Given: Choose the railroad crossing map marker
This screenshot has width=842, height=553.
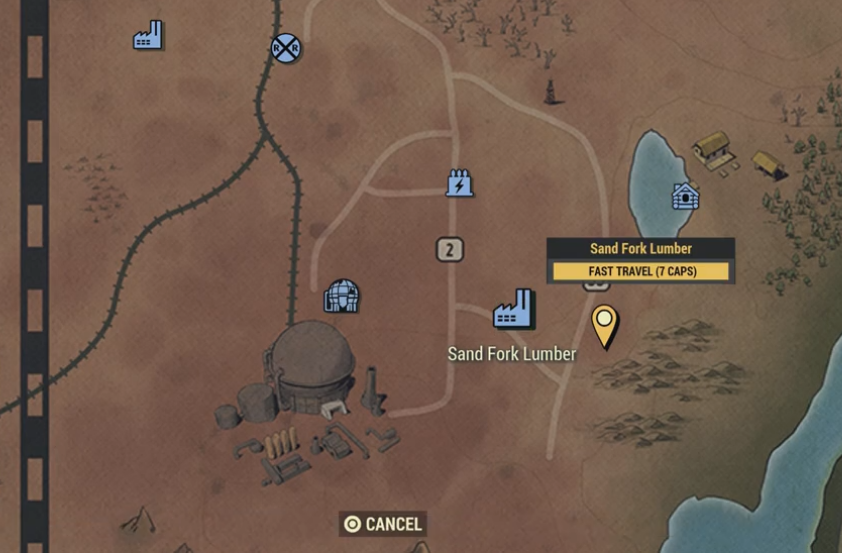Looking at the screenshot, I should (286, 46).
